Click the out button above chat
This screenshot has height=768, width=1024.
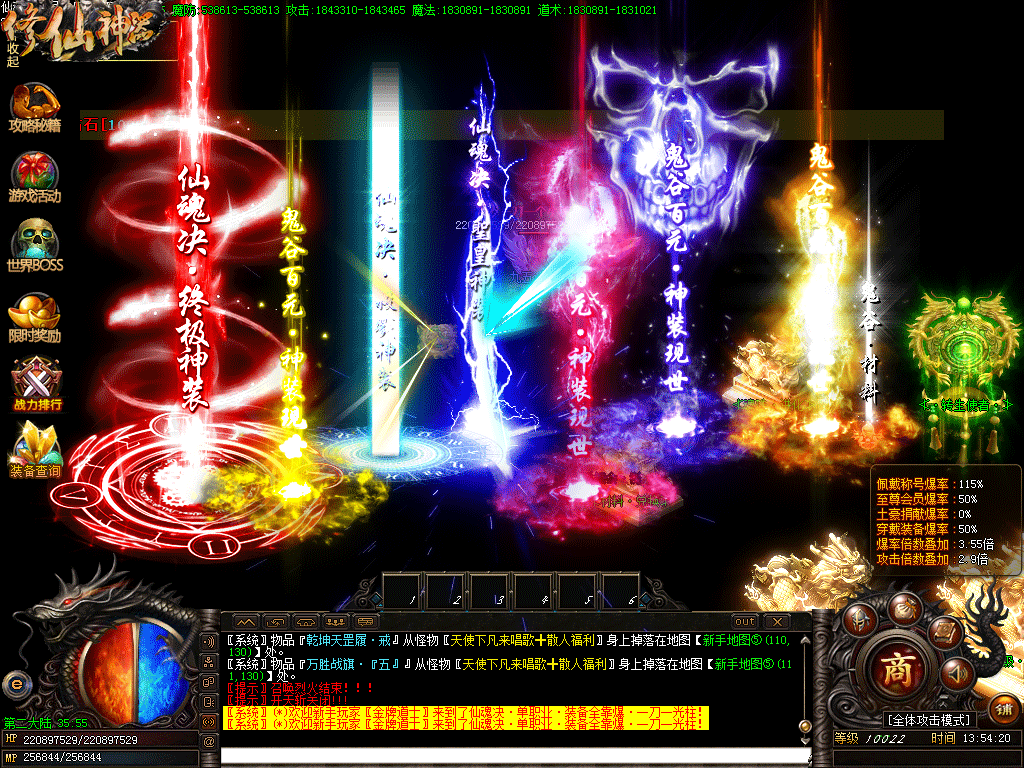[x=744, y=621]
